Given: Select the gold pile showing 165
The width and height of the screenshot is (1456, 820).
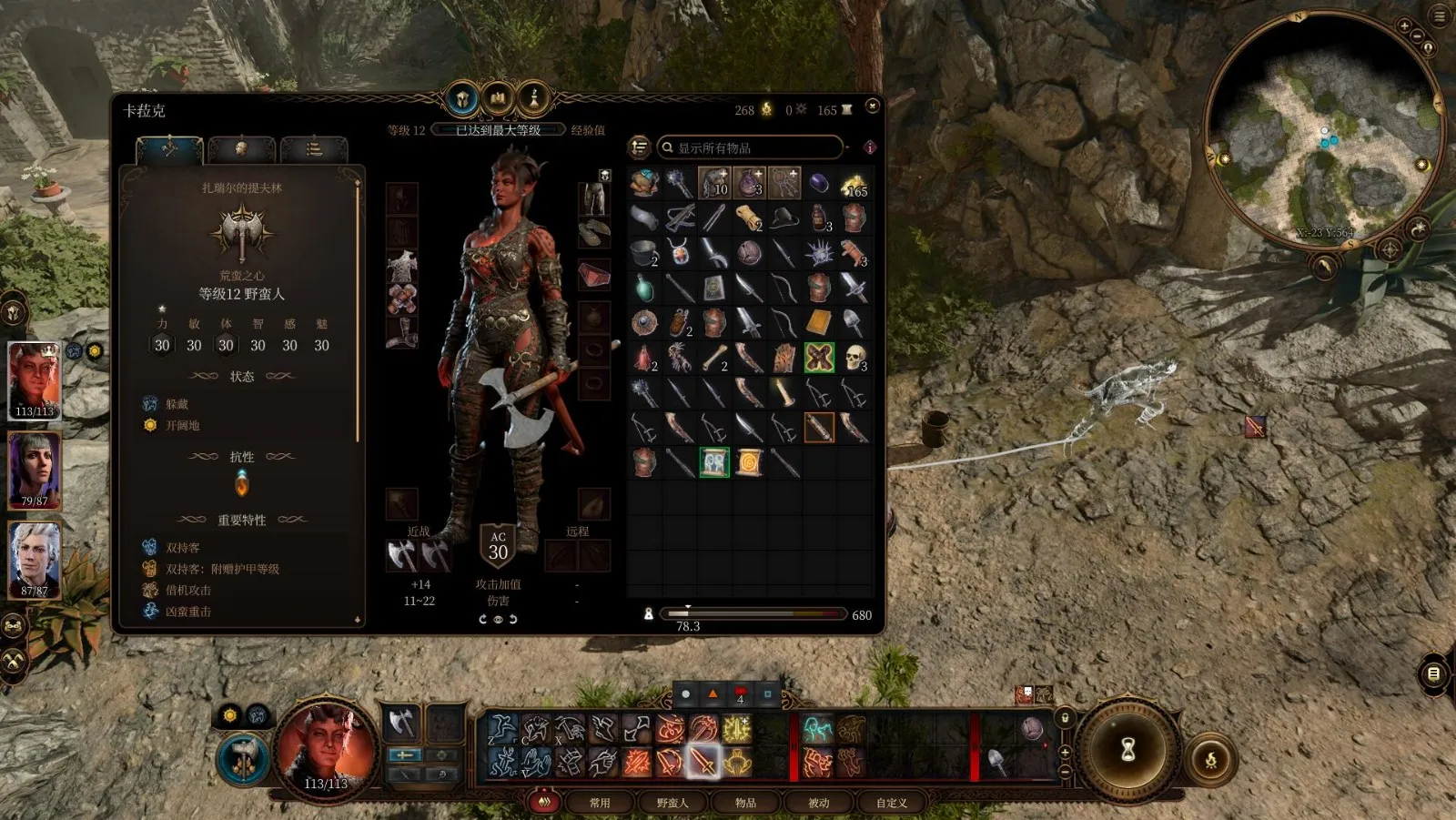Looking at the screenshot, I should coord(854,183).
